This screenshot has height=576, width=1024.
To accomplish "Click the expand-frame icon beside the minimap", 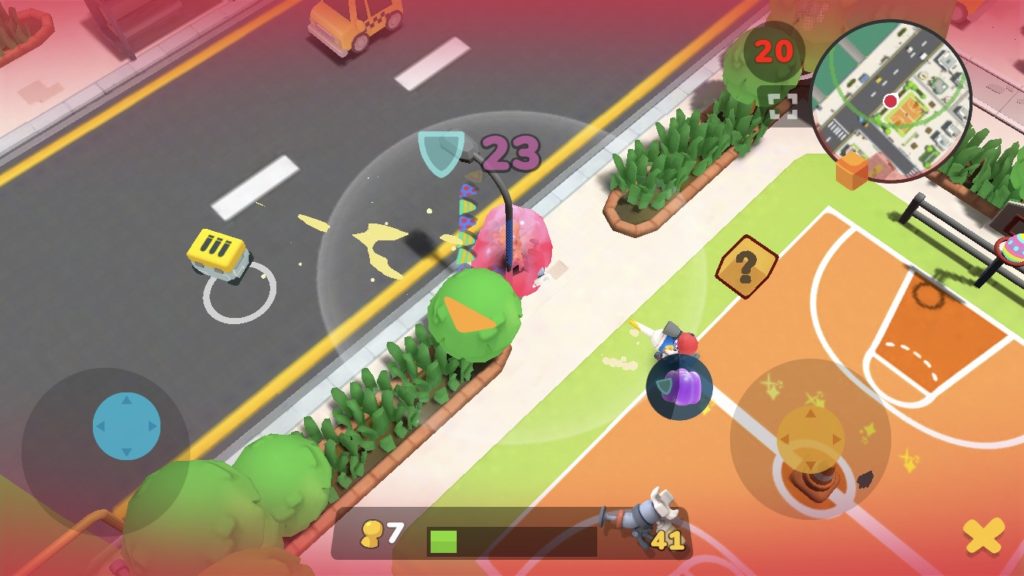I will point(784,103).
